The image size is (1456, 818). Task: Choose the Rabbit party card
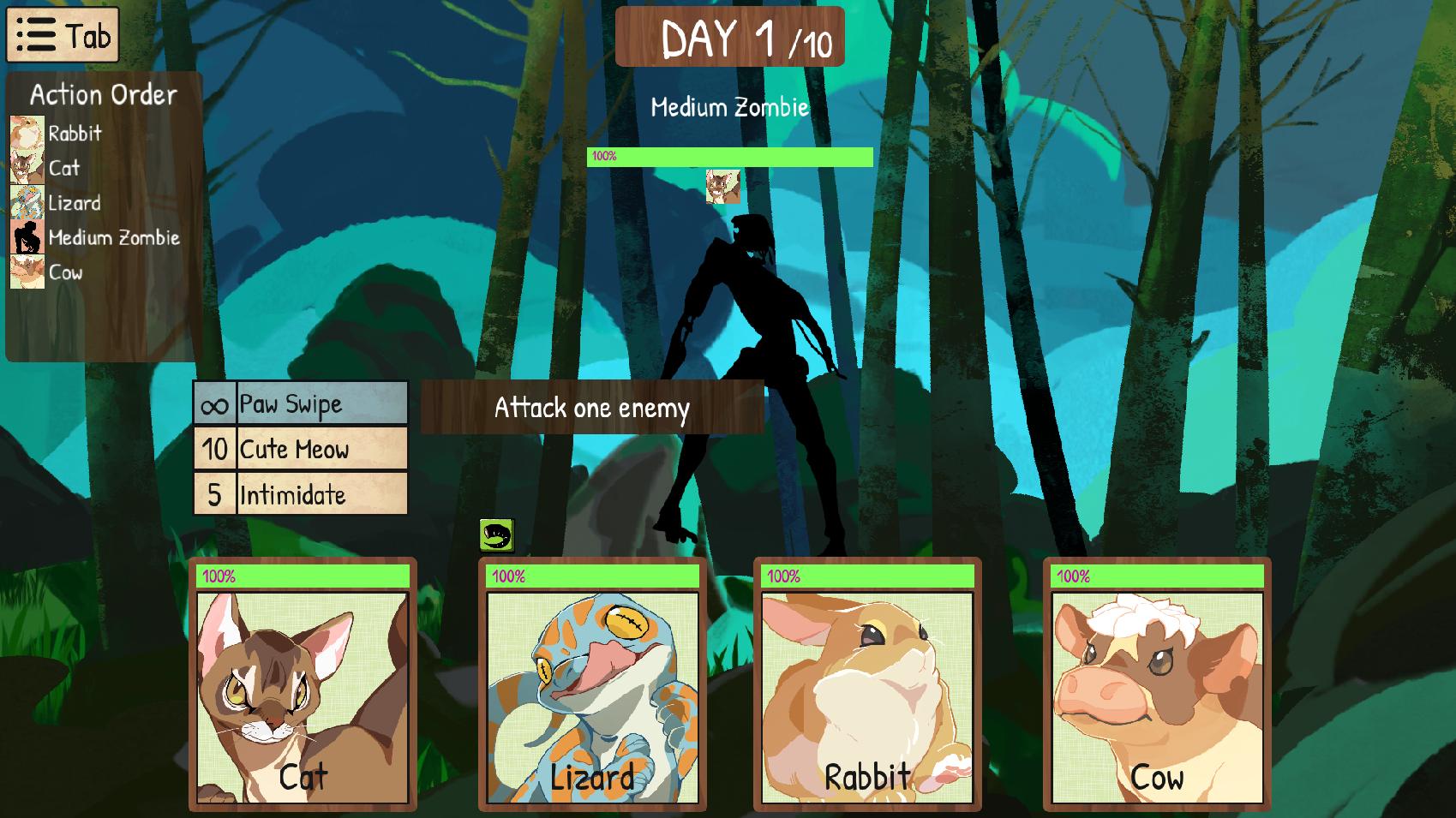(867, 685)
